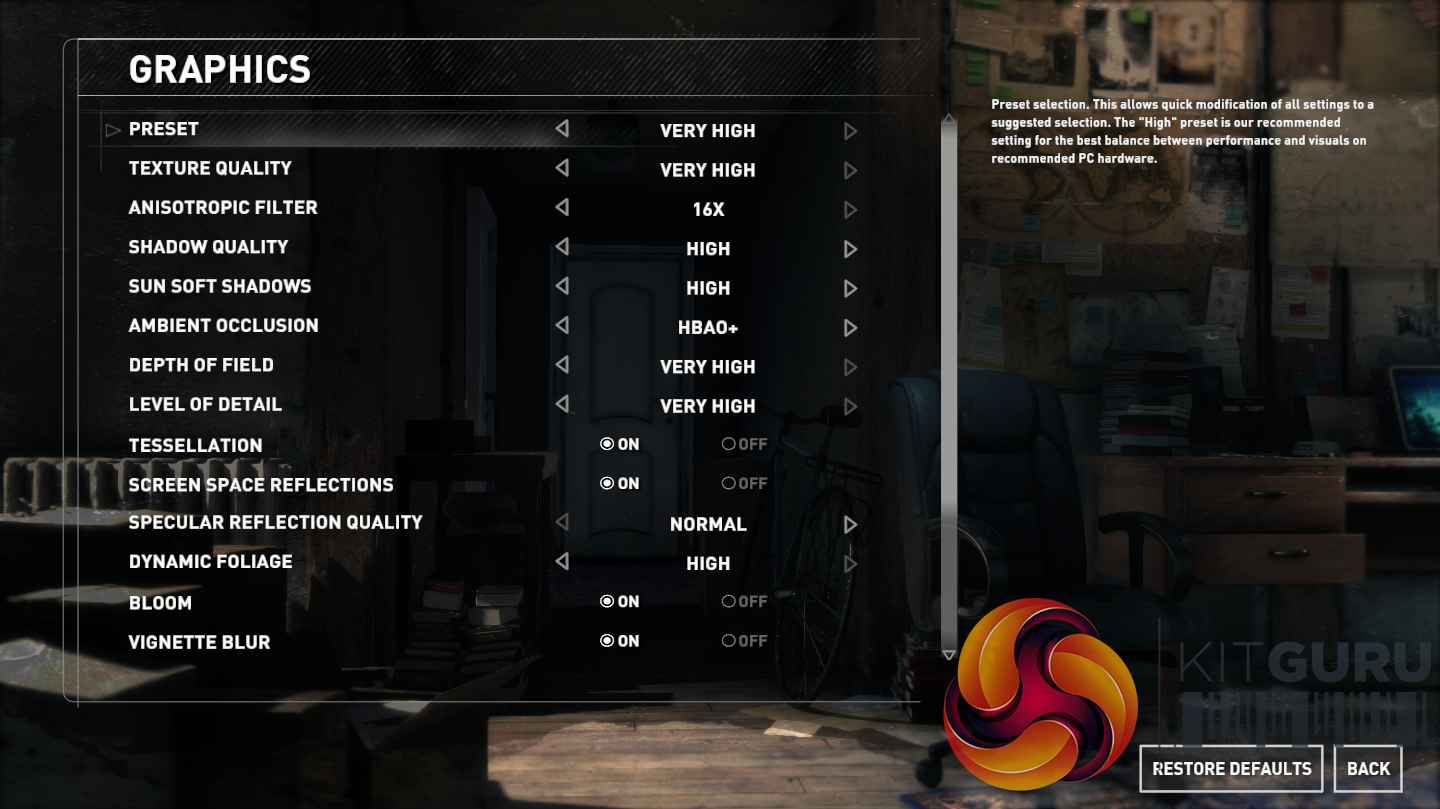Increase Shadow Quality with right arrow

(850, 249)
